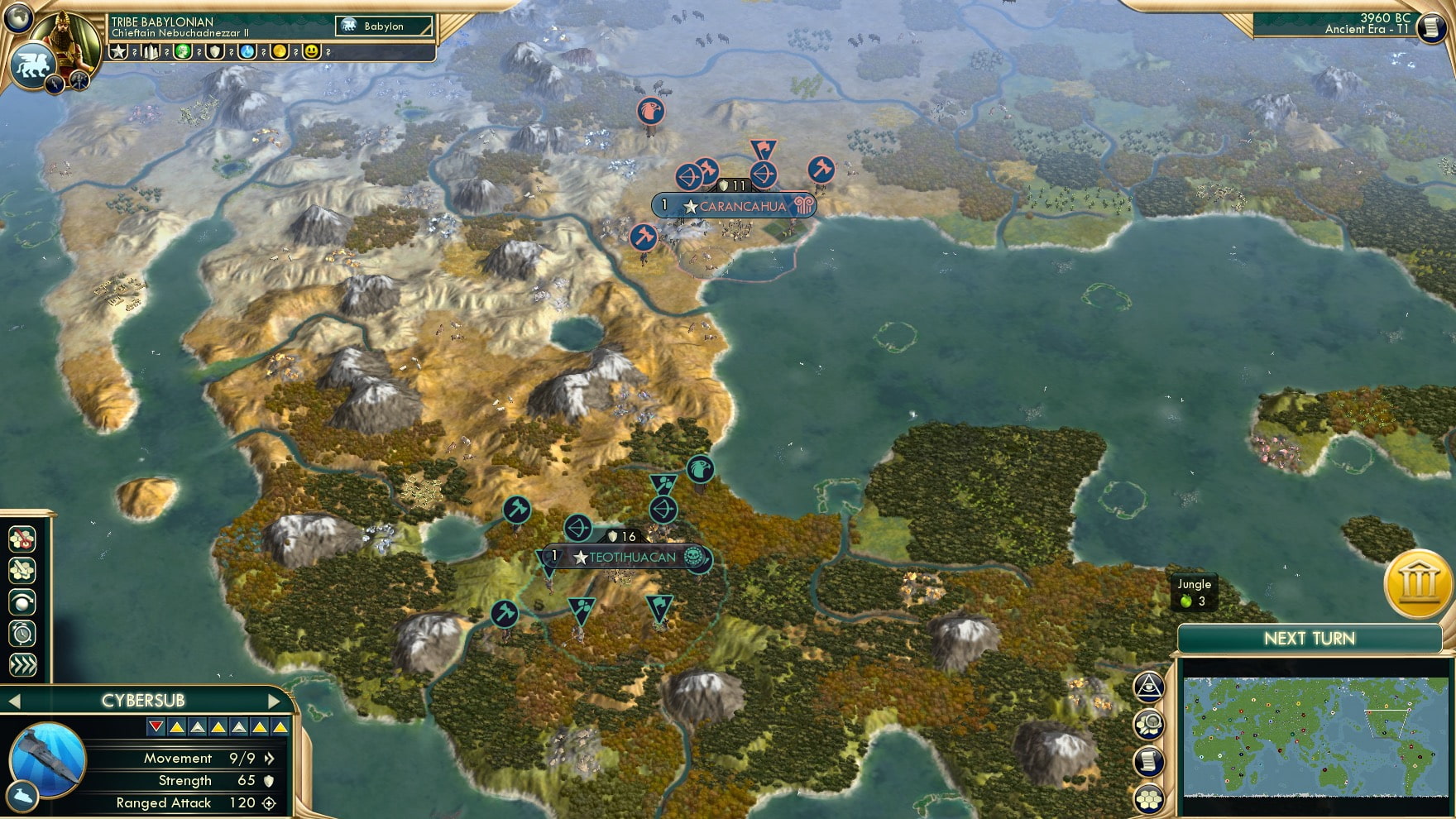Image resolution: width=1456 pixels, height=819 pixels.
Task: Cycle to previous unit with CYBERSUB left arrow
Action: [x=13, y=700]
